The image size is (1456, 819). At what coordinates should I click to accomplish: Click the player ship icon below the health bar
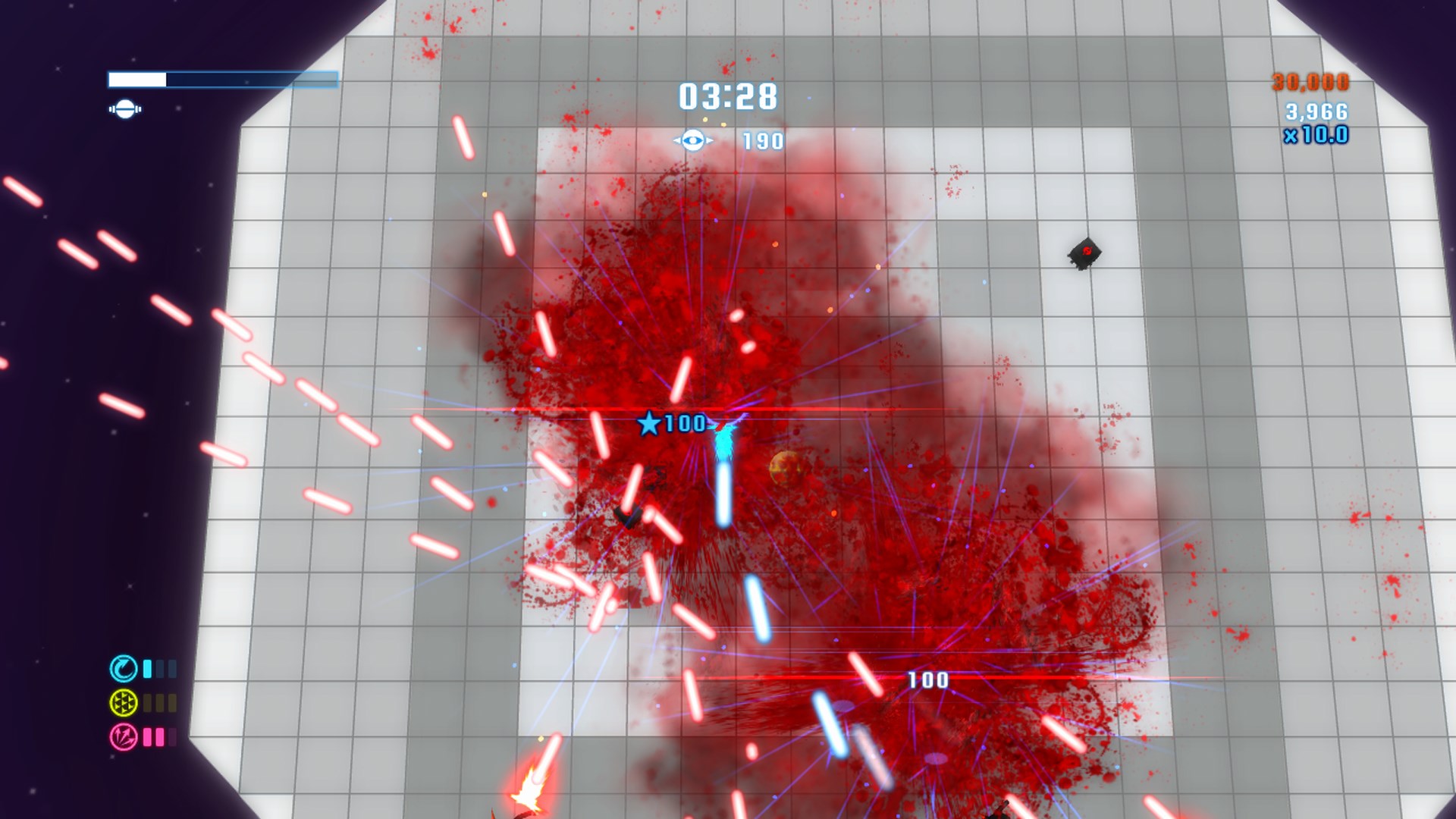[x=125, y=110]
